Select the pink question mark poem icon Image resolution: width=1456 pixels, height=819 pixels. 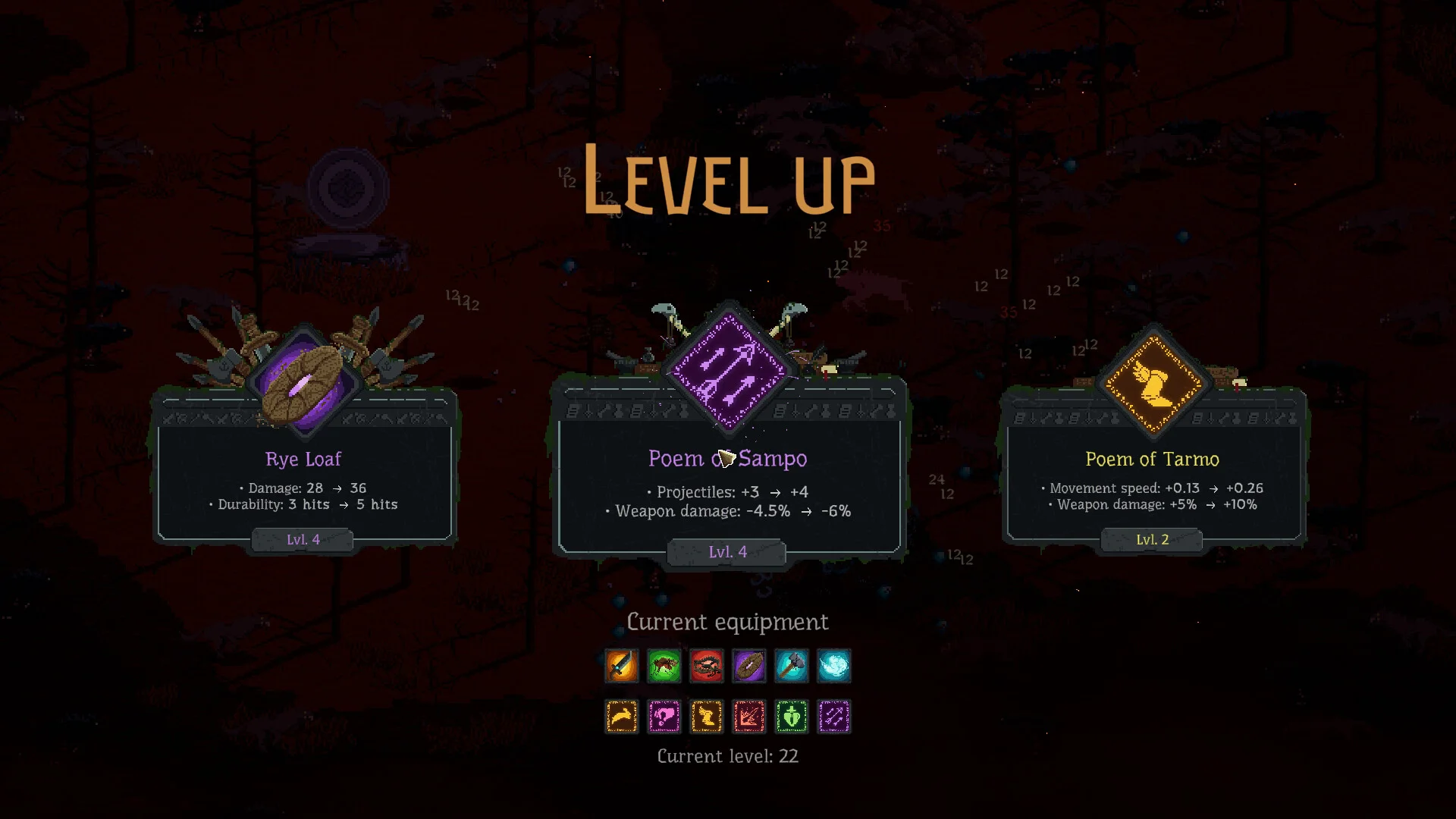[x=664, y=717]
